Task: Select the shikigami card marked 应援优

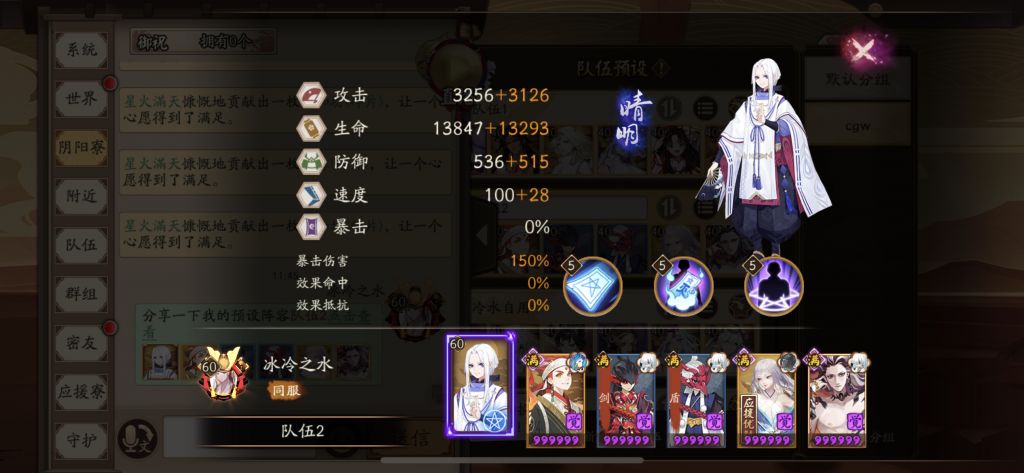Action: click(x=766, y=392)
